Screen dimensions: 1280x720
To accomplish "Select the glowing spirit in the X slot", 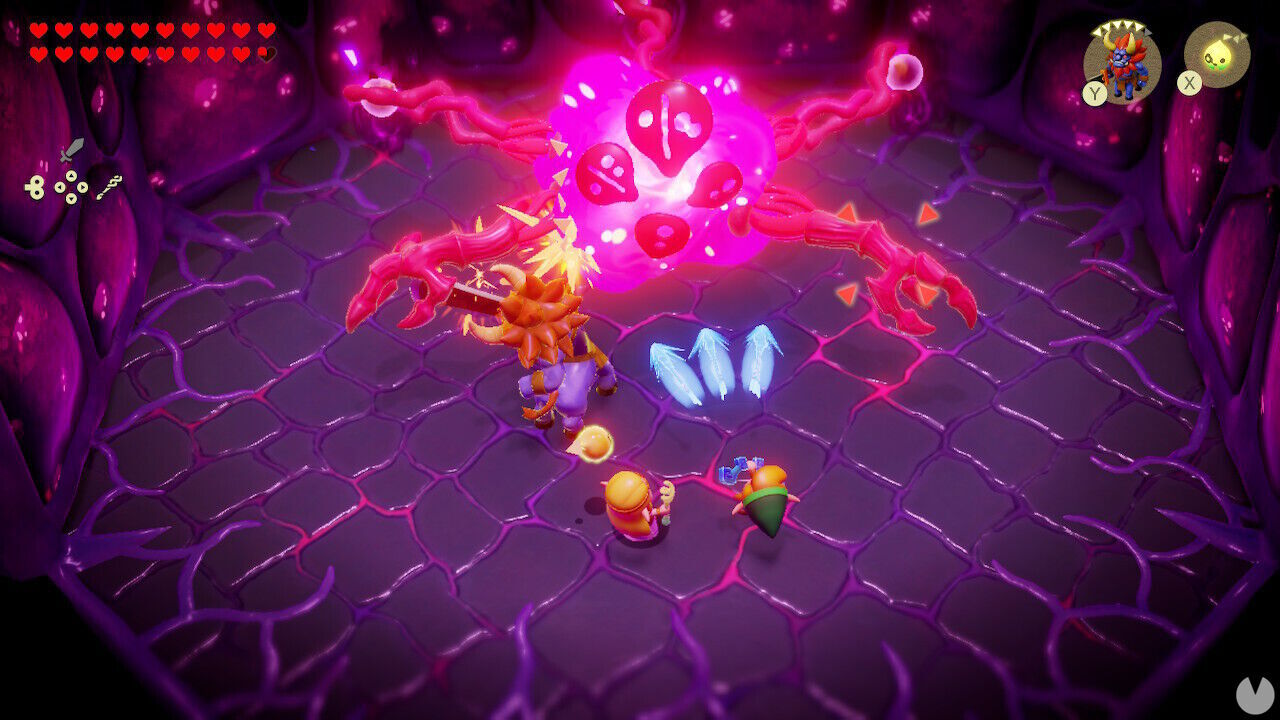I will [1220, 52].
